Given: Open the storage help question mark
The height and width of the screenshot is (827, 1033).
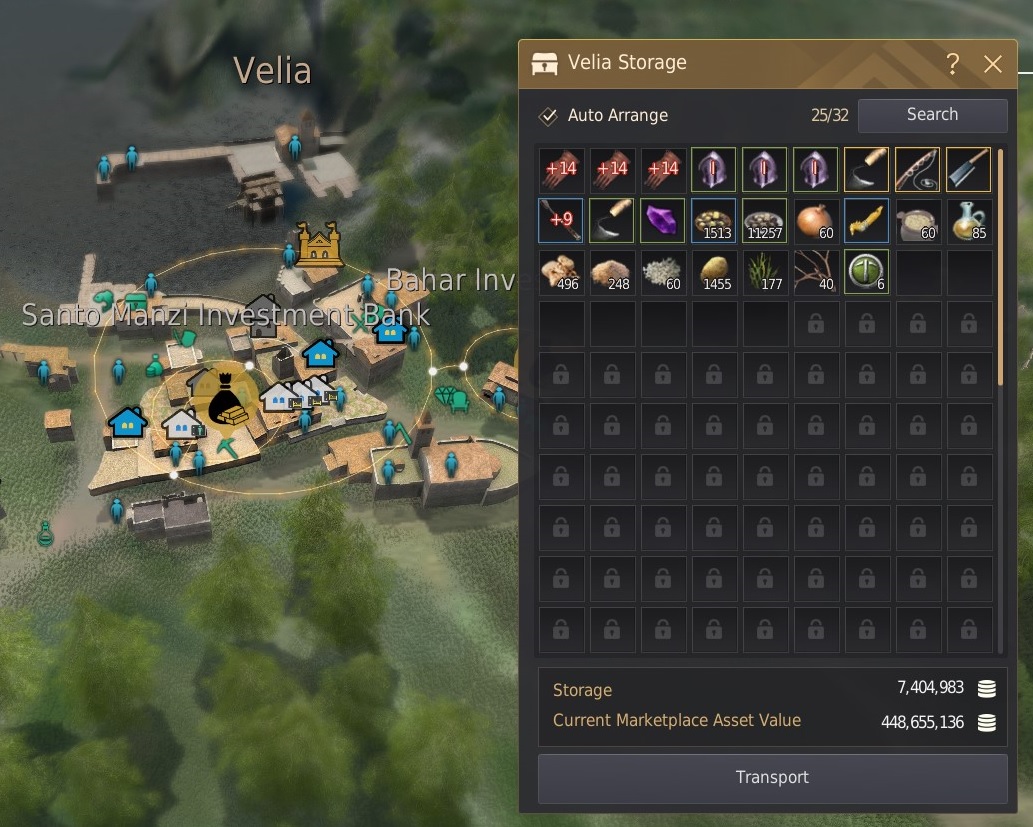Looking at the screenshot, I should [x=953, y=64].
